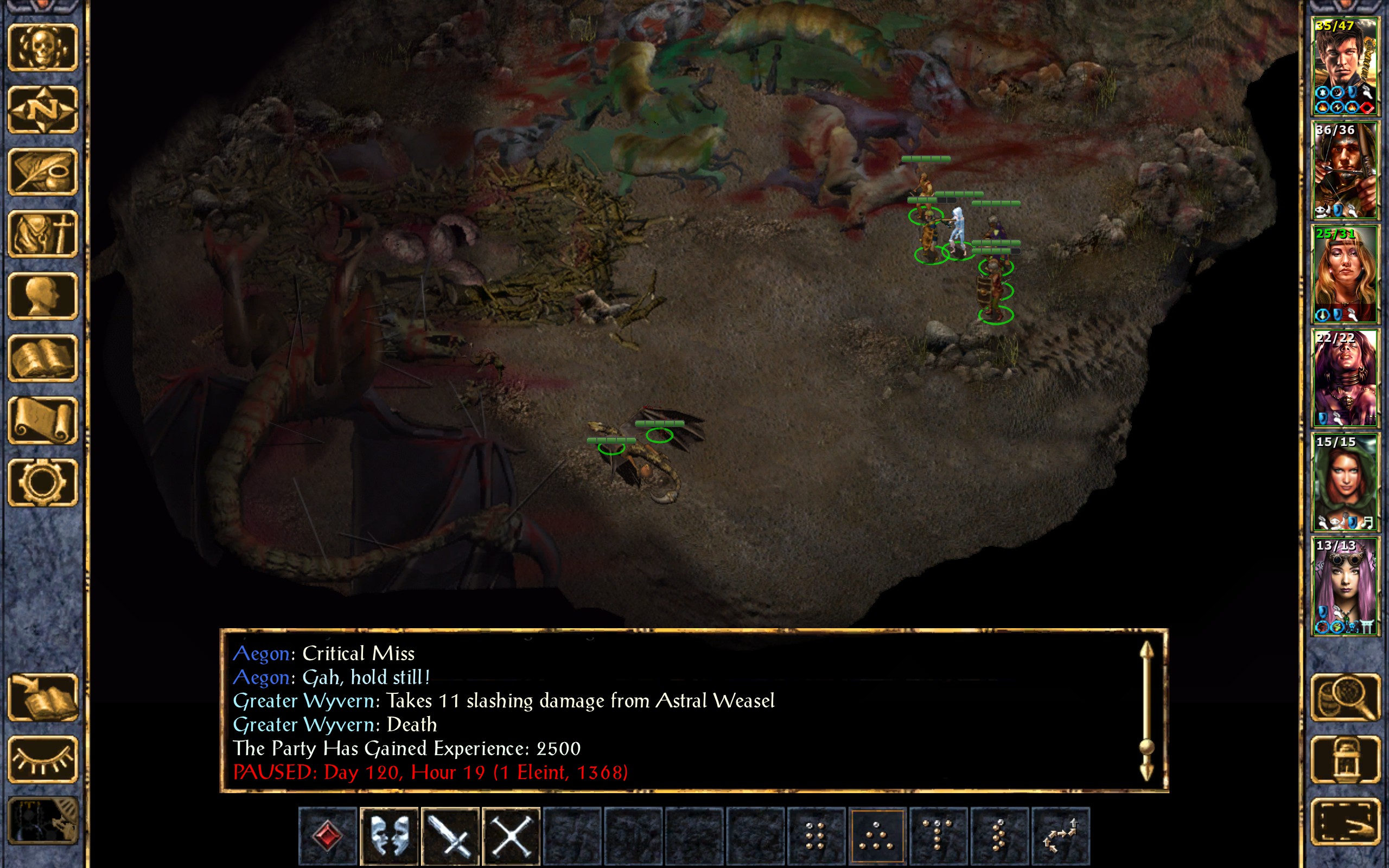
Task: Open the options menu with the gear icon
Action: 43,482
